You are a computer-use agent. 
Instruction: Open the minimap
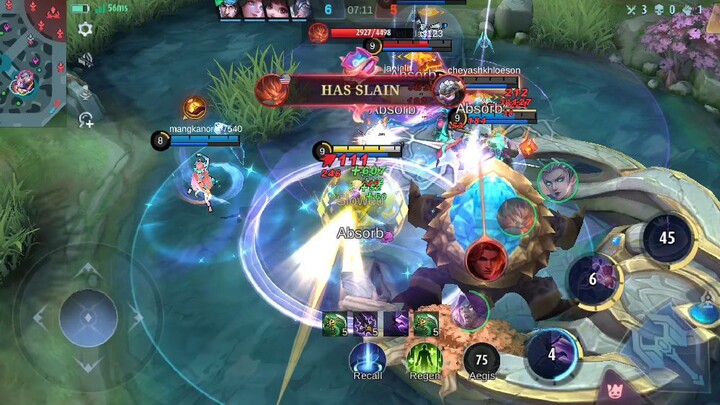tap(32, 62)
